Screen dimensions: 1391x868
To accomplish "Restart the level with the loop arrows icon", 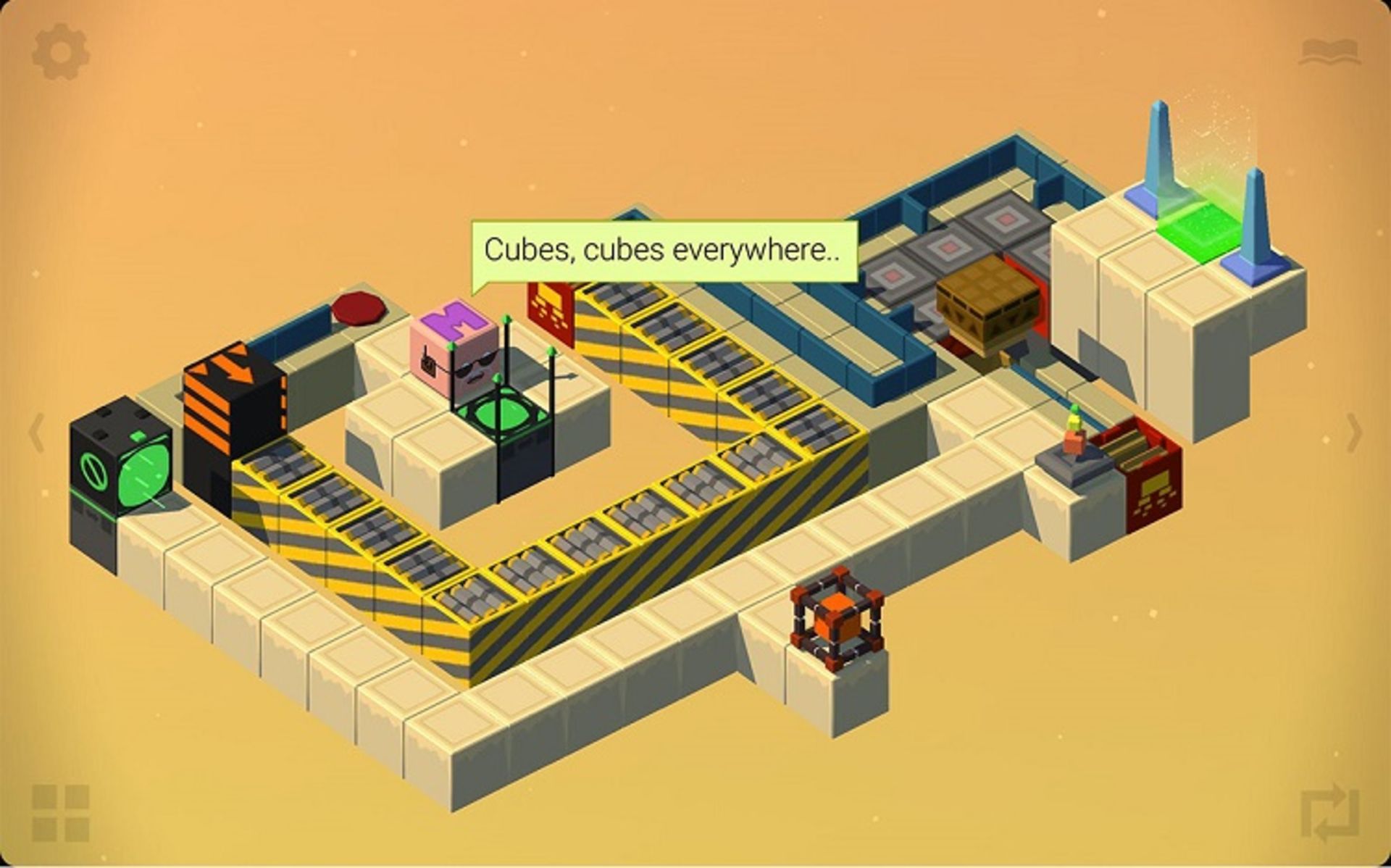I will coord(1329,814).
